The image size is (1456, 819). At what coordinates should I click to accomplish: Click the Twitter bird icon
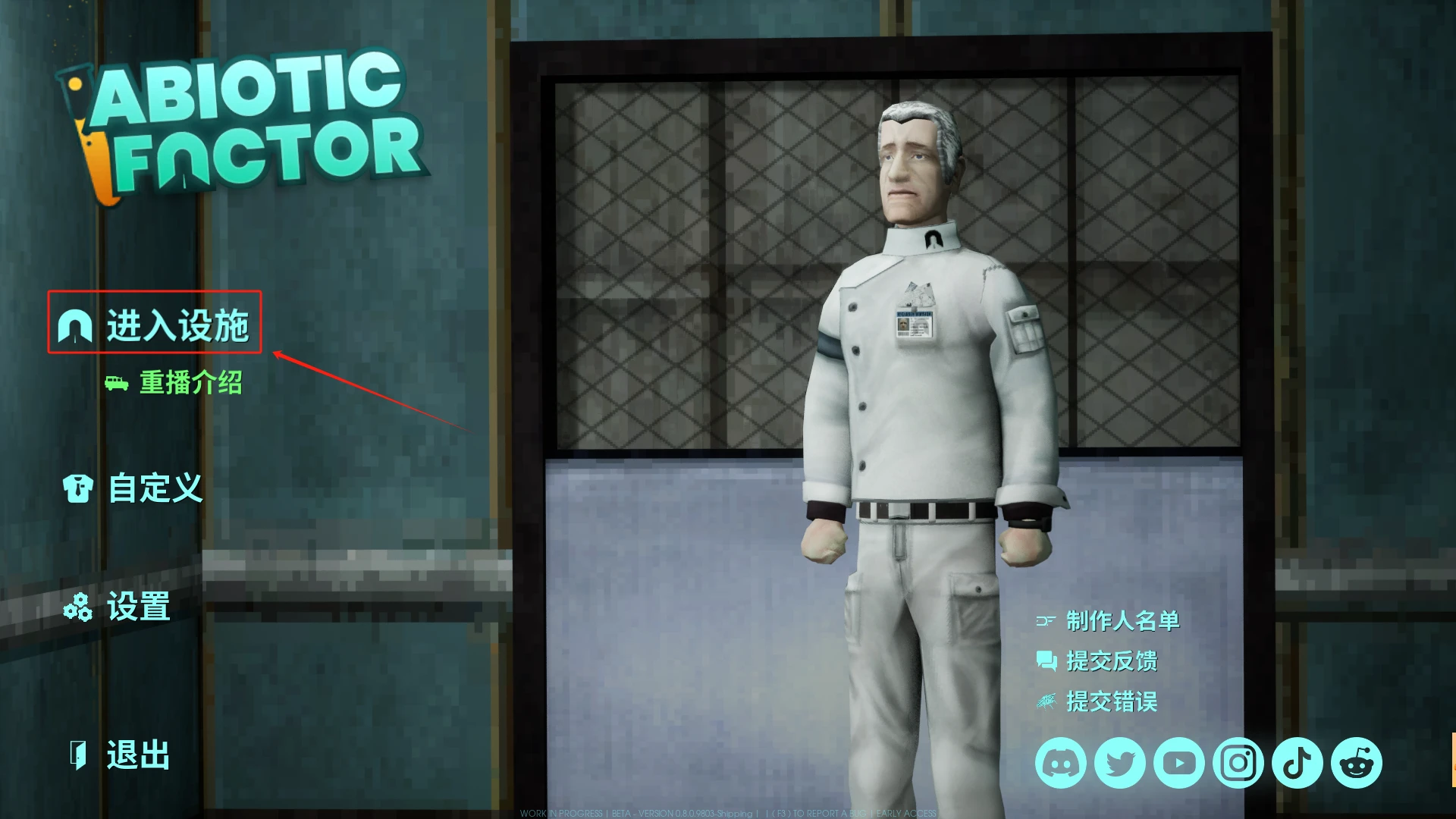point(1119,763)
